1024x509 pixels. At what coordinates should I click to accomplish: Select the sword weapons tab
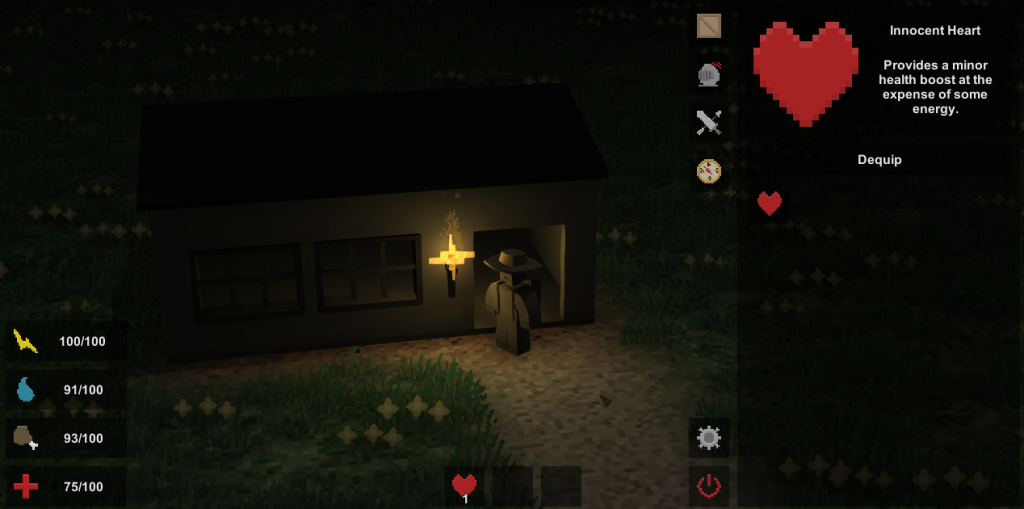click(x=709, y=123)
